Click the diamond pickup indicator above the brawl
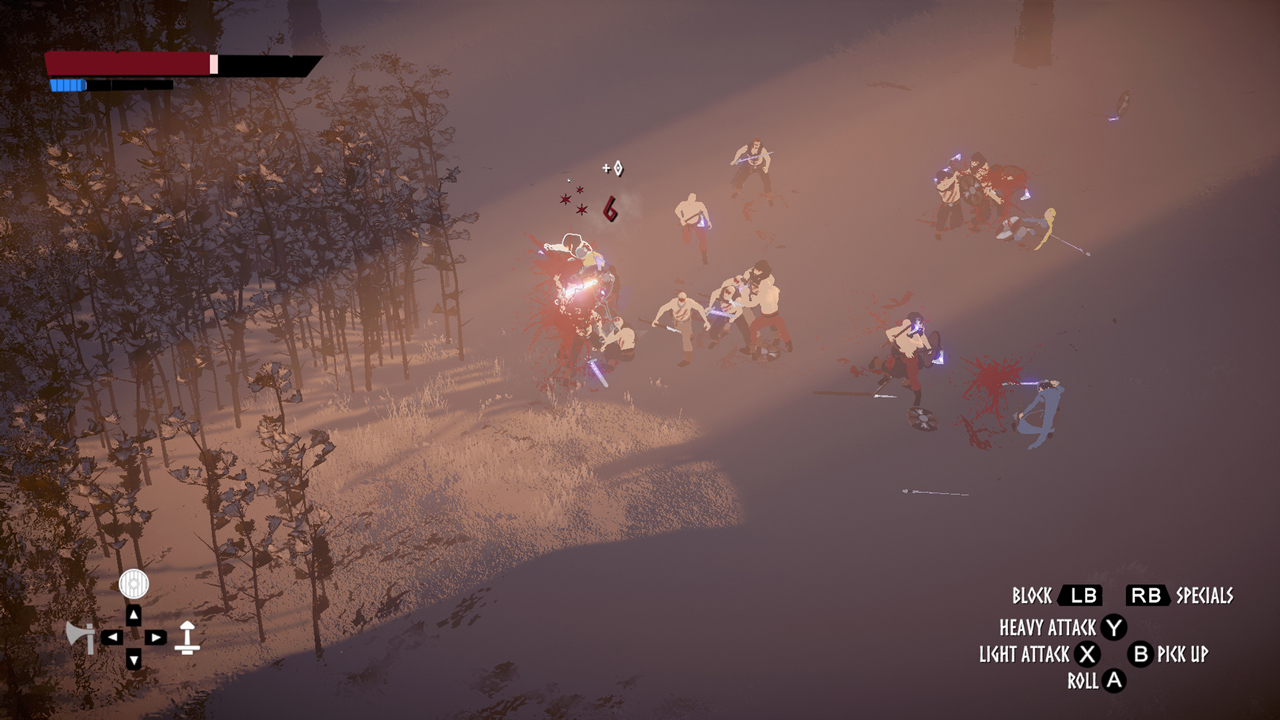Viewport: 1280px width, 720px height. tap(618, 167)
